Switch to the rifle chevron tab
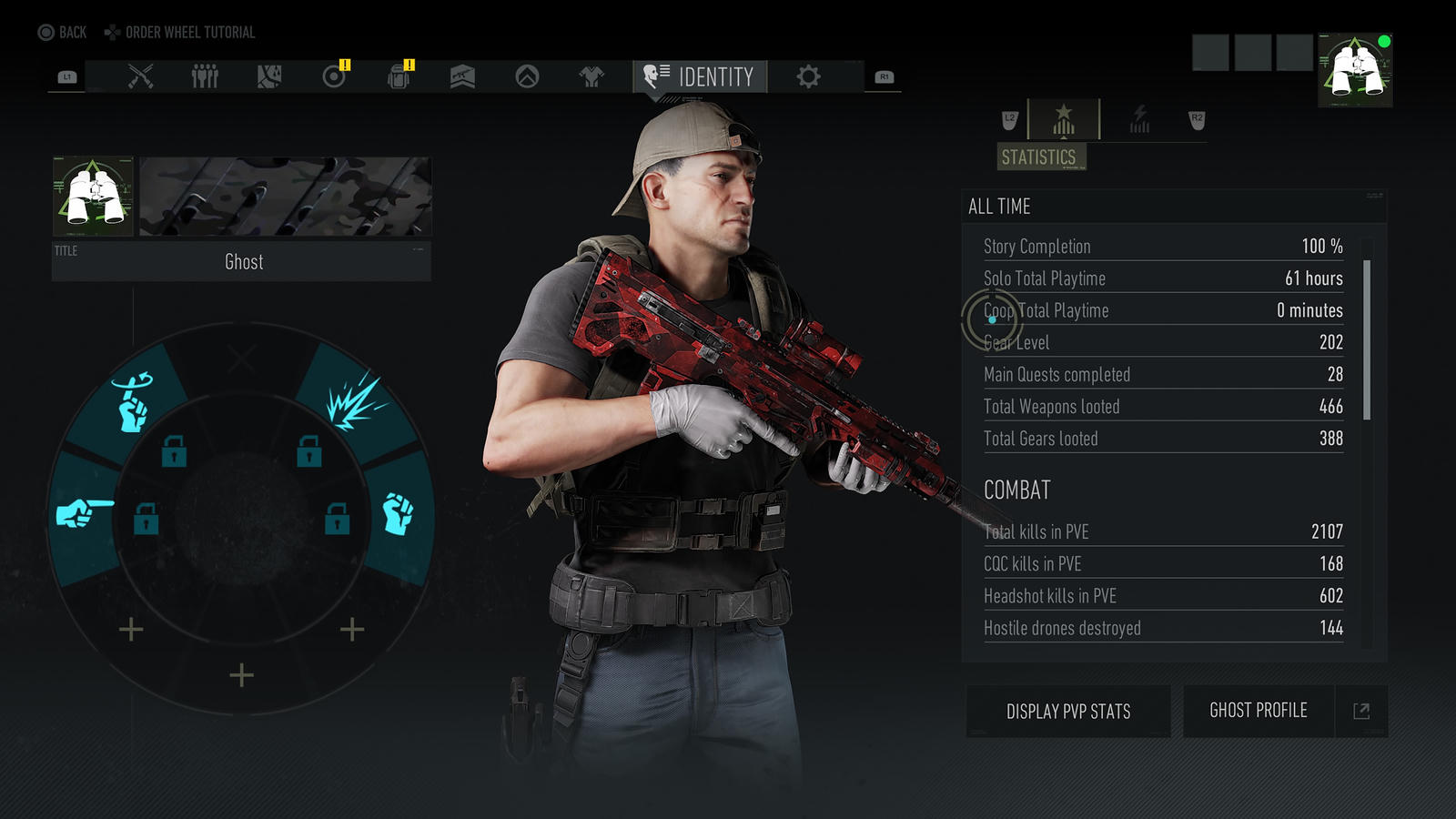Image resolution: width=1456 pixels, height=819 pixels. click(462, 76)
